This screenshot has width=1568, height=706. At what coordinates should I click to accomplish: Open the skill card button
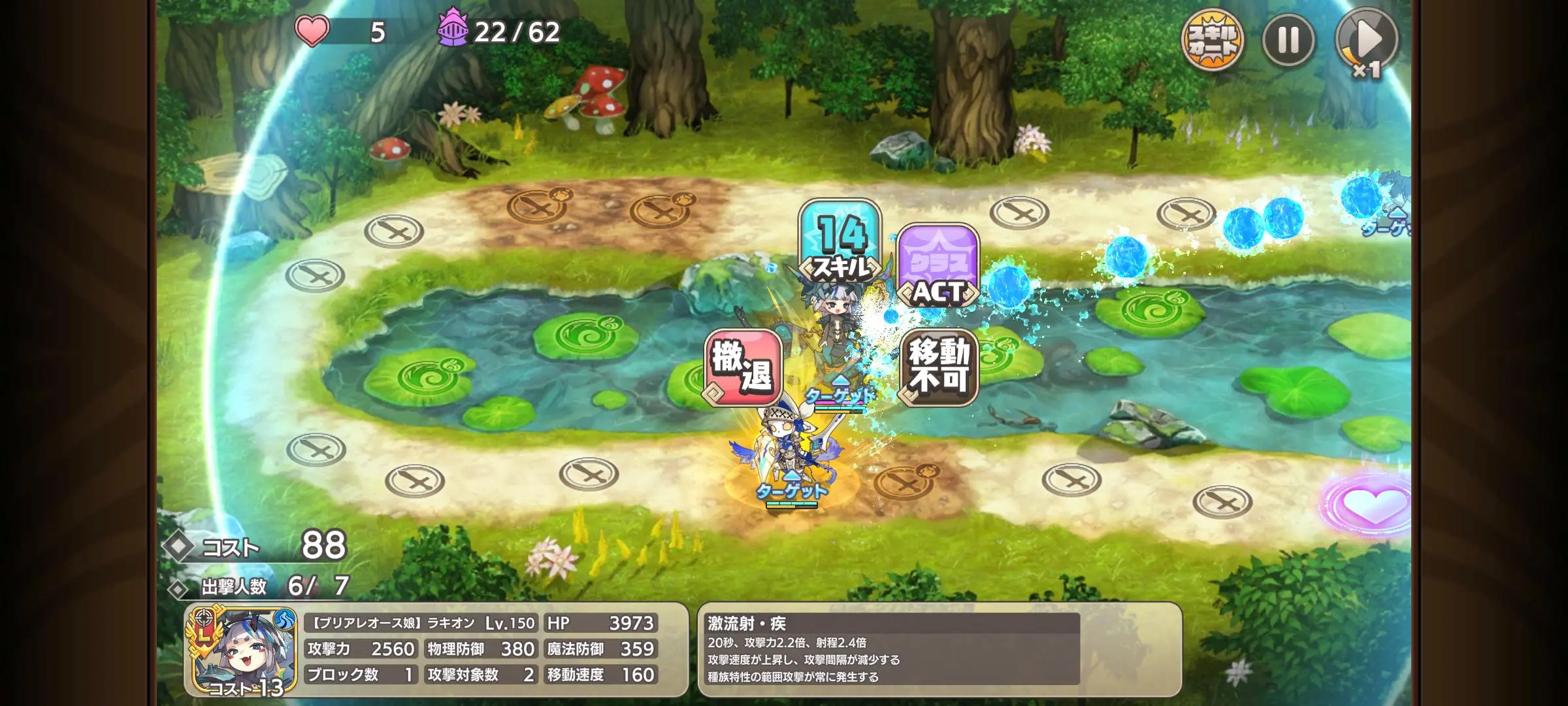point(1213,41)
